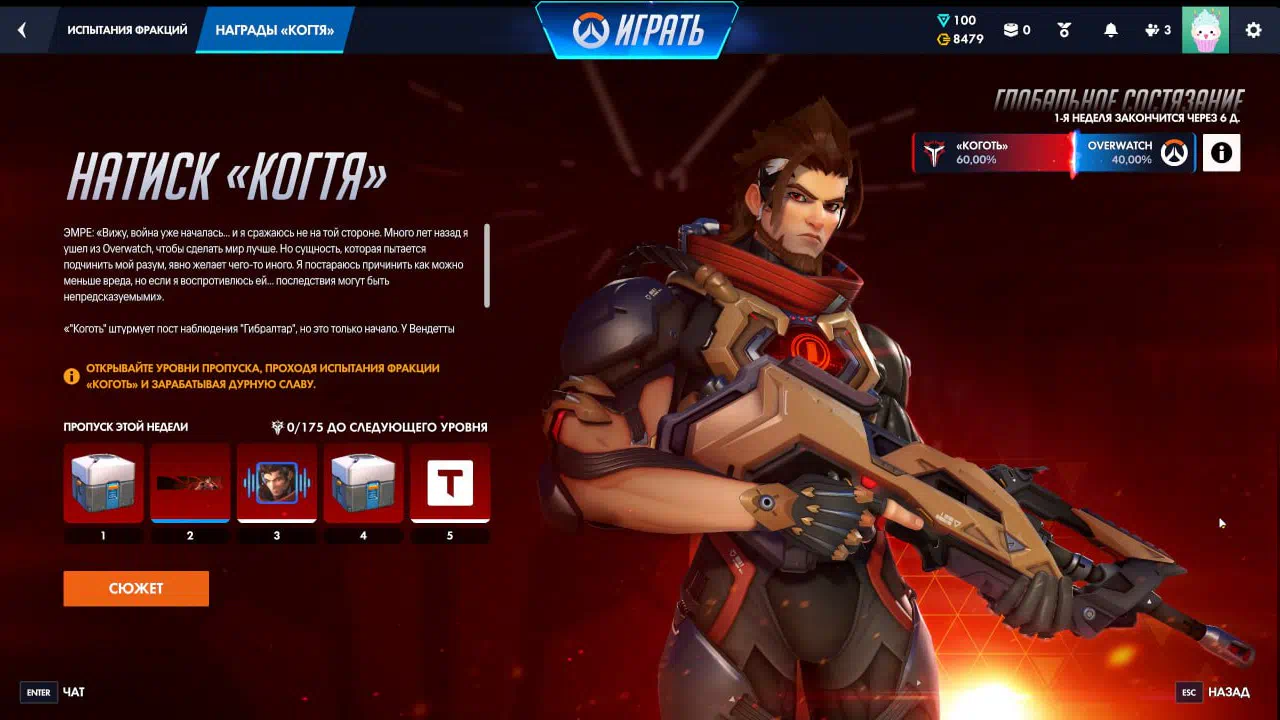This screenshot has width=1280, height=720.
Task: Select the level 1 loot box reward
Action: [x=103, y=483]
